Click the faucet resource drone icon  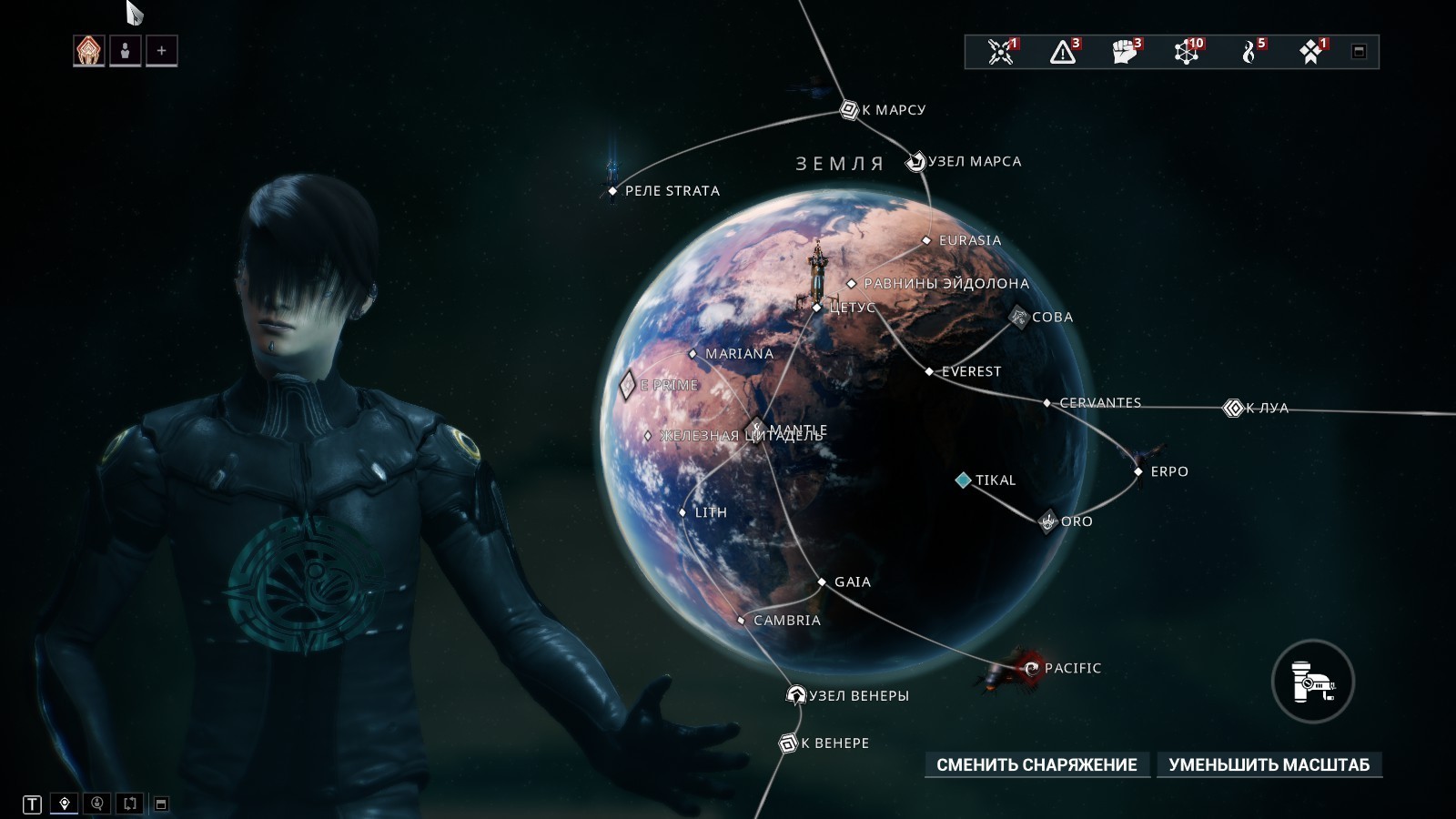(1312, 682)
